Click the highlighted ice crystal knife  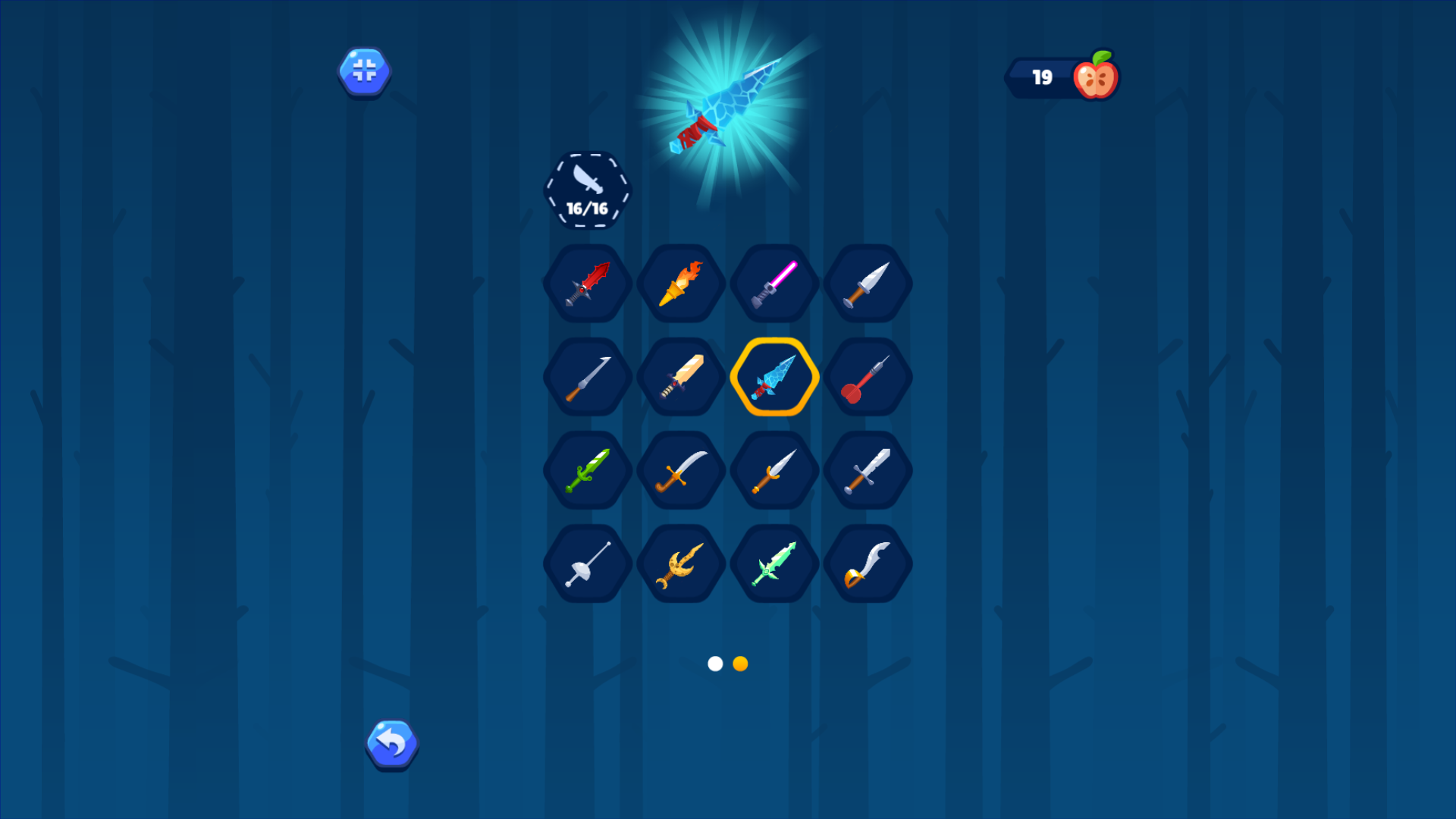click(x=774, y=377)
